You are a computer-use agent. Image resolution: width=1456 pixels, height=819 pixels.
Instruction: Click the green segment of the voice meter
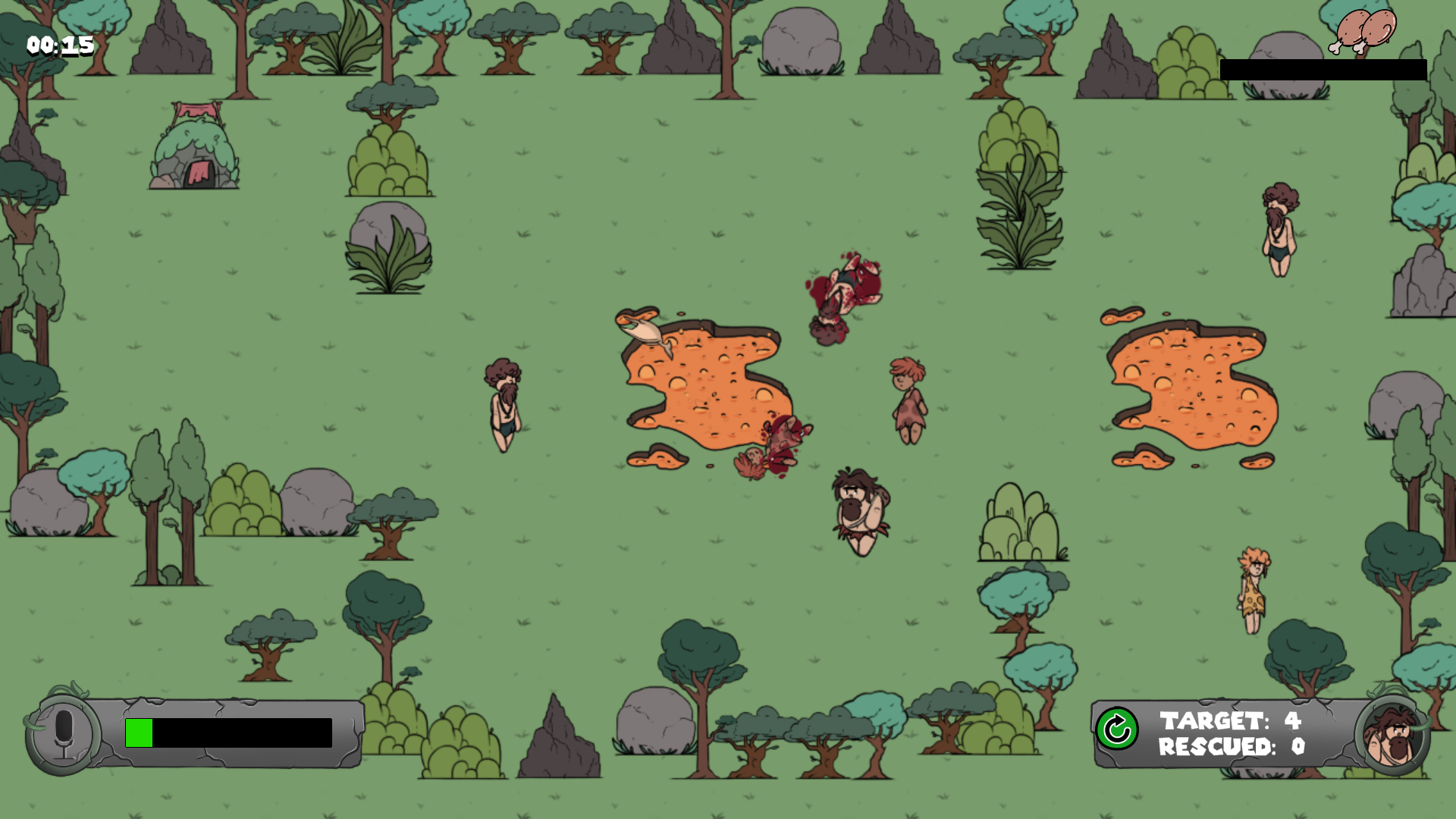(138, 732)
